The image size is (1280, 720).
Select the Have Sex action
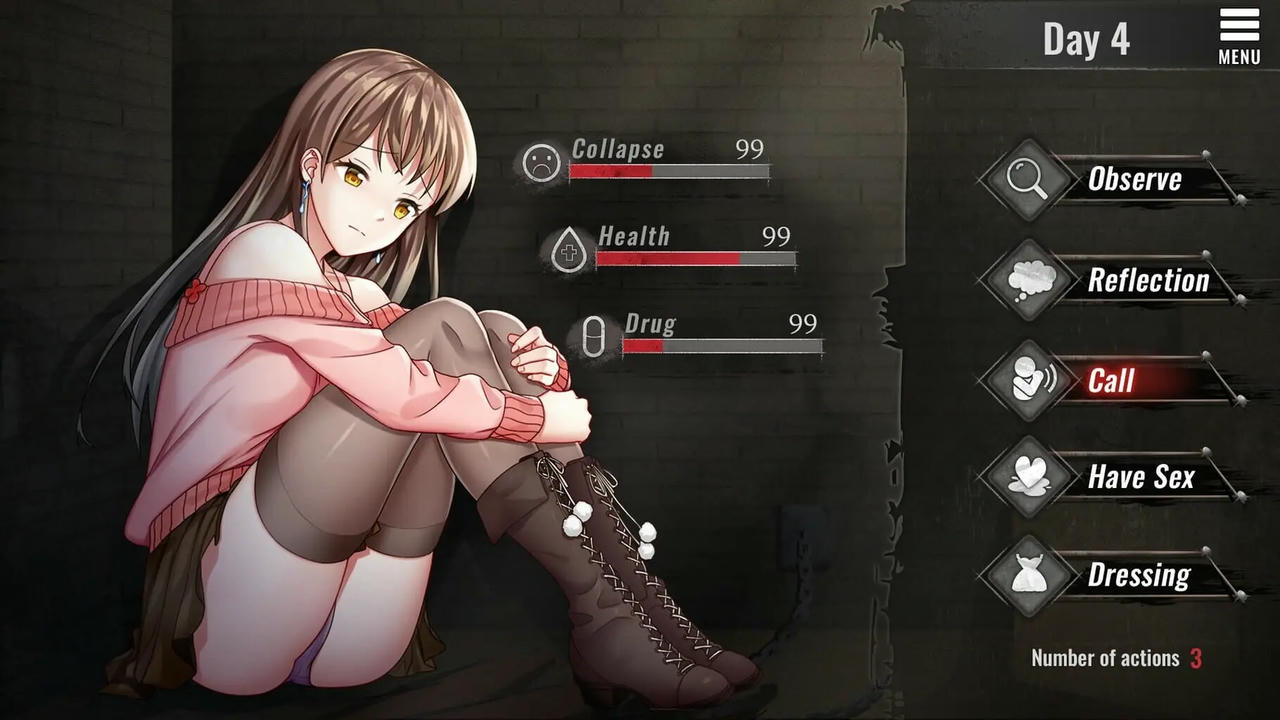click(1141, 478)
